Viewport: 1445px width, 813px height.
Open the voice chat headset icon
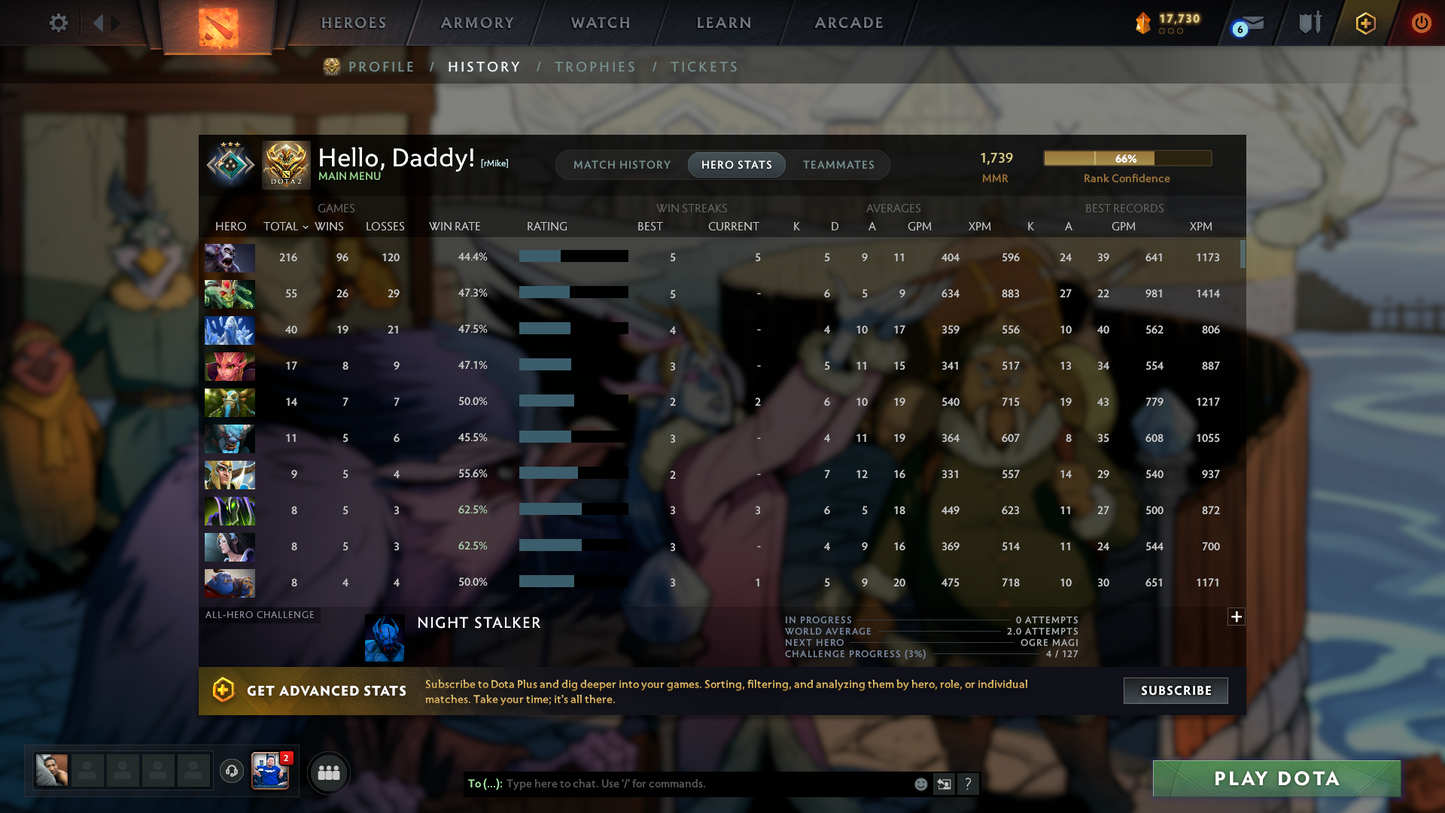(232, 770)
